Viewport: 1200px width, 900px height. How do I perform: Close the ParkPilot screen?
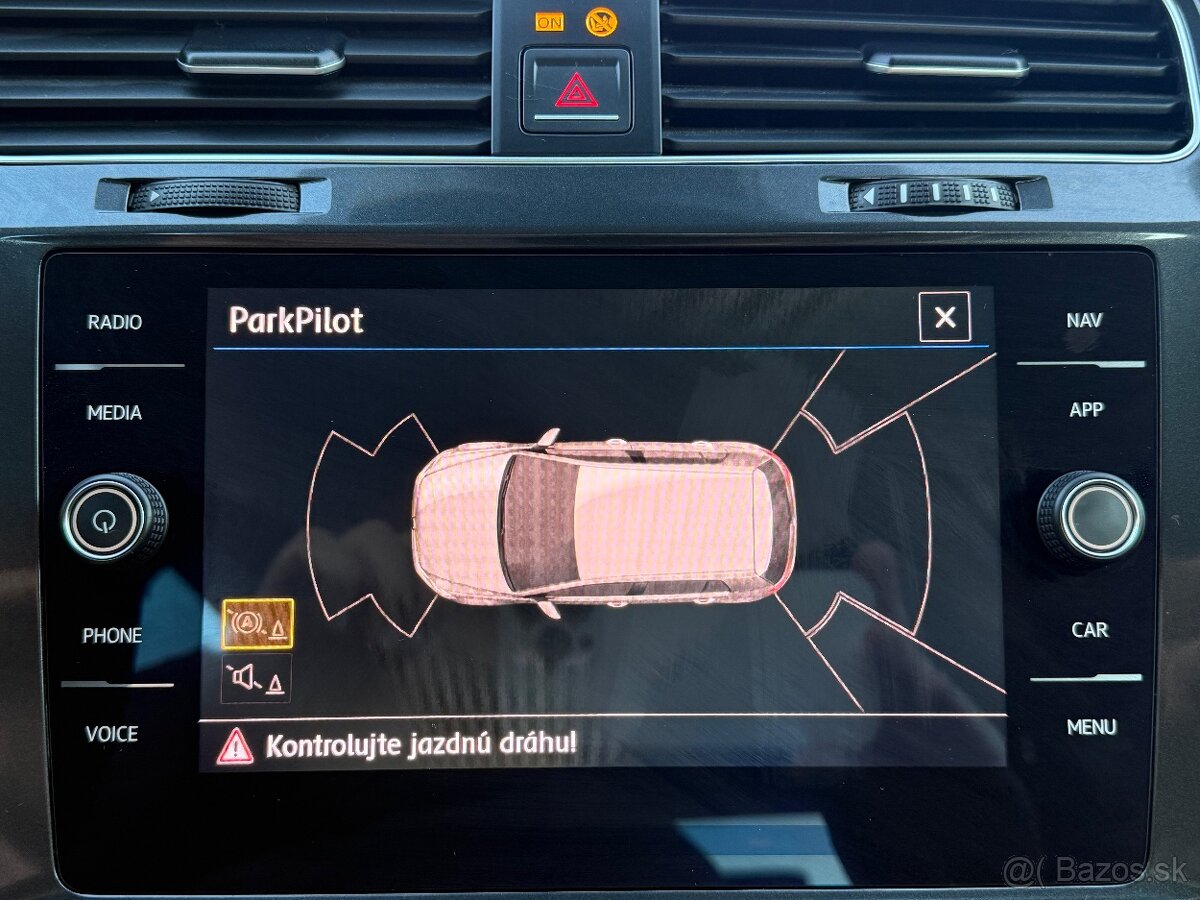tap(944, 318)
